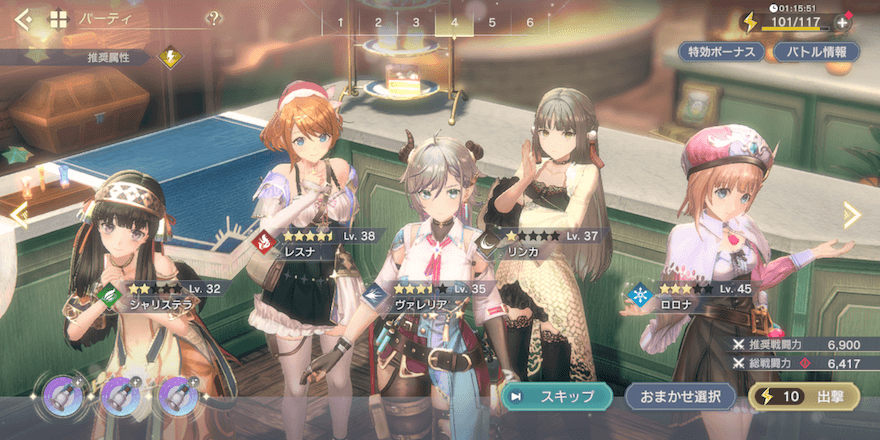Switch to party slot 3
880x440 pixels.
click(416, 22)
